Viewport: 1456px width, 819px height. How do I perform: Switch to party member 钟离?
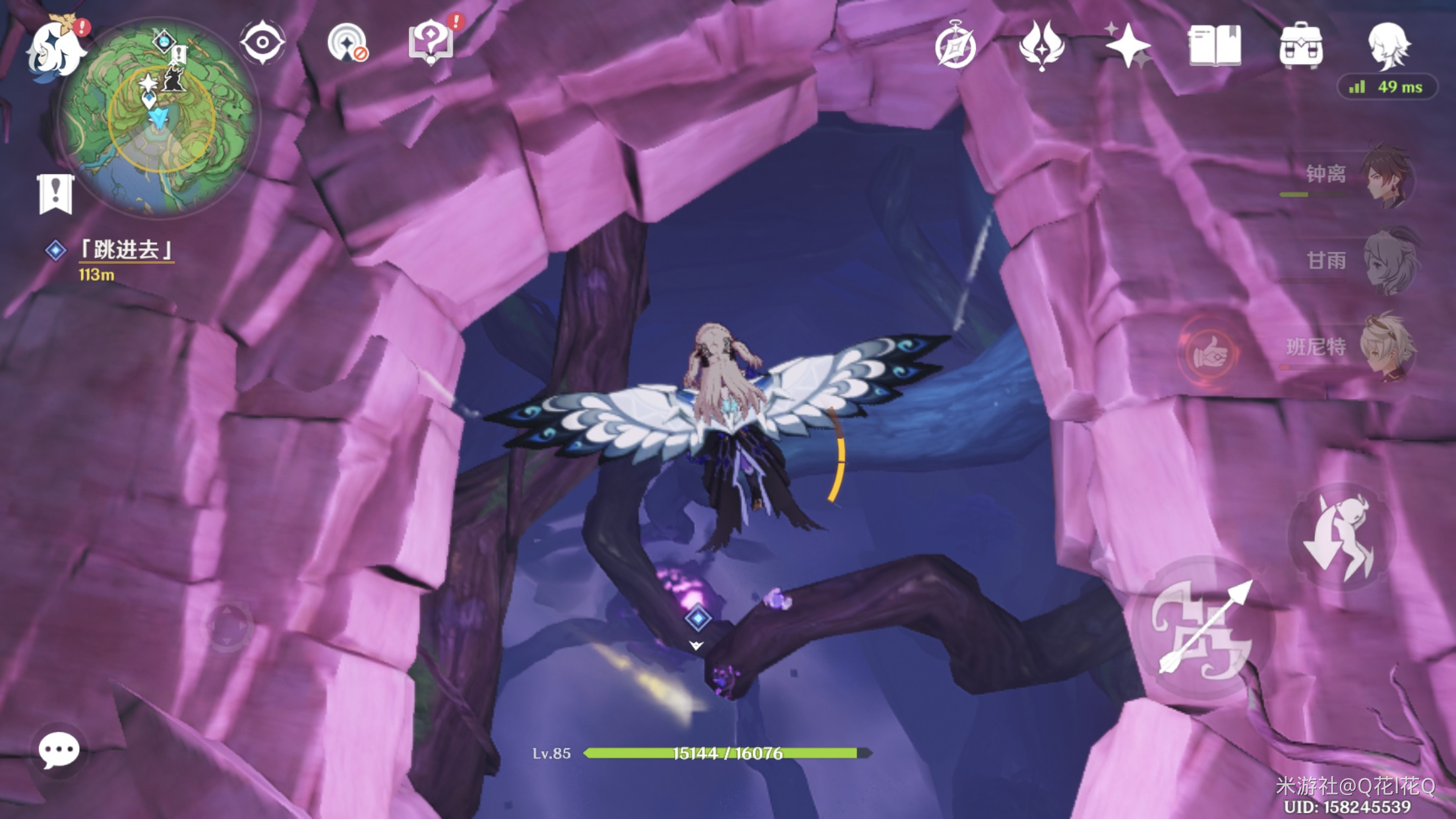coord(1385,175)
